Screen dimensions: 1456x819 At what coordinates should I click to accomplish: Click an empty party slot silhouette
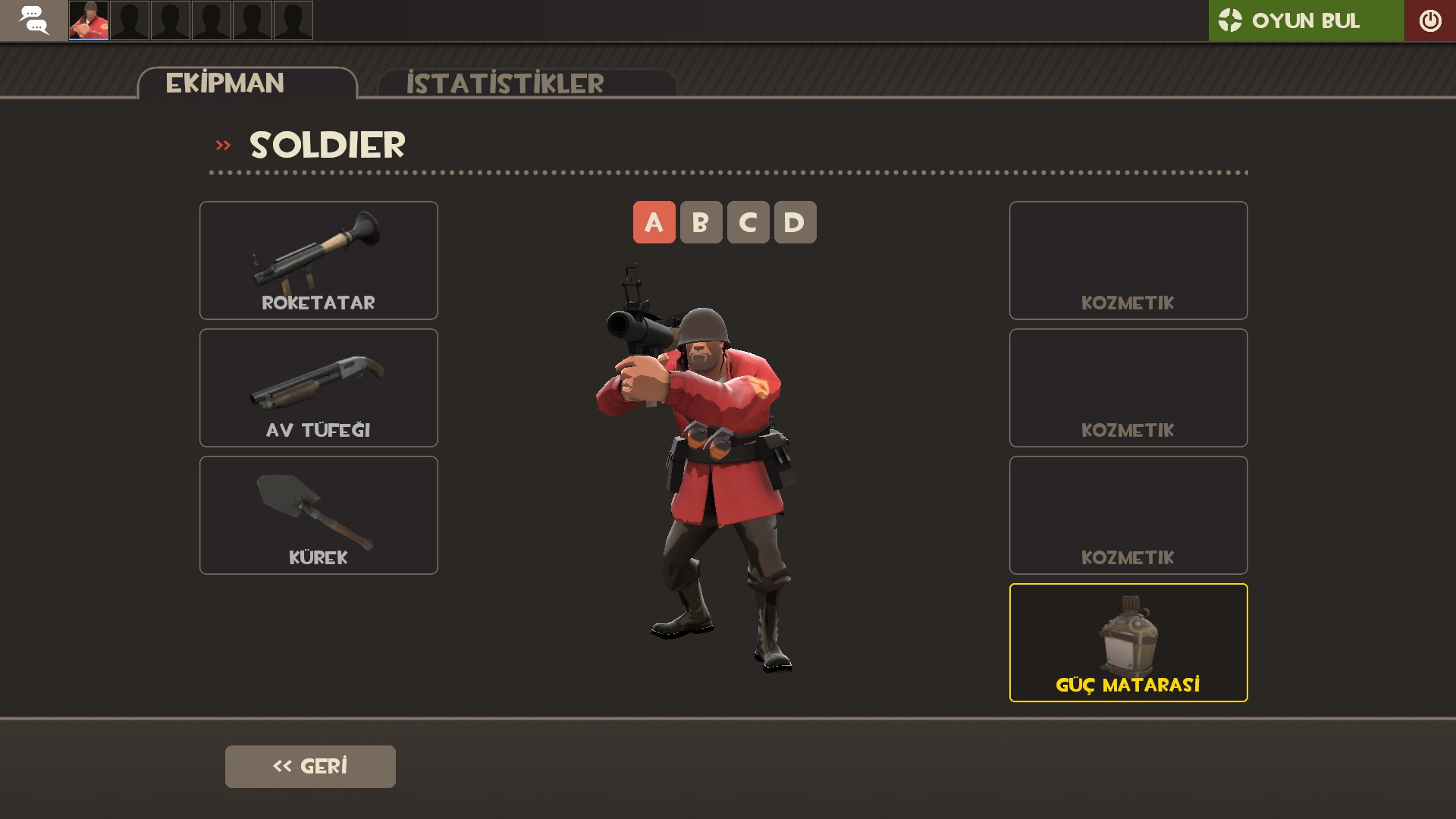click(129, 20)
